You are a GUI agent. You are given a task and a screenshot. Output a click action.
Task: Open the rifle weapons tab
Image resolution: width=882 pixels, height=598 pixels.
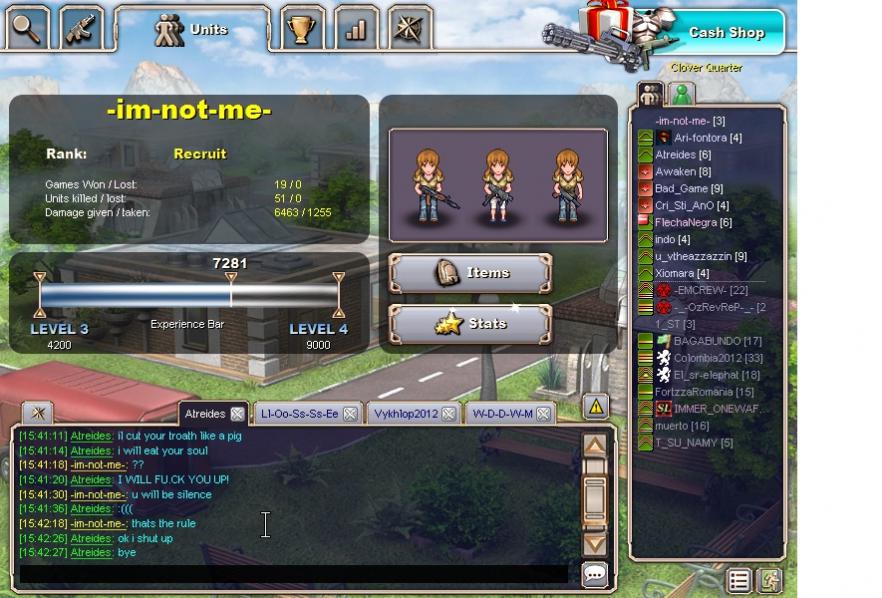pos(81,29)
